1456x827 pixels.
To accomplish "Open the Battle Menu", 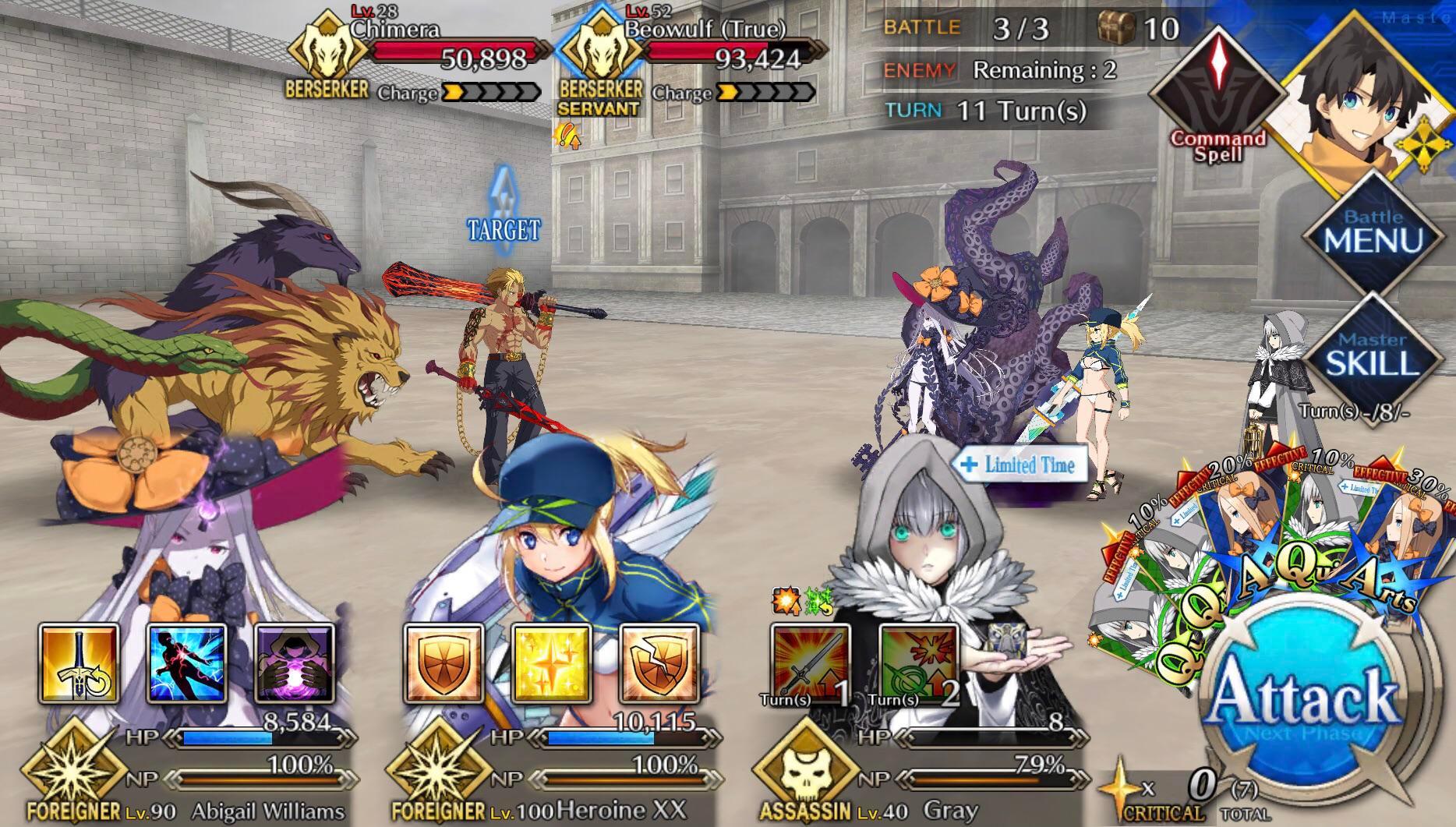I will click(x=1373, y=231).
